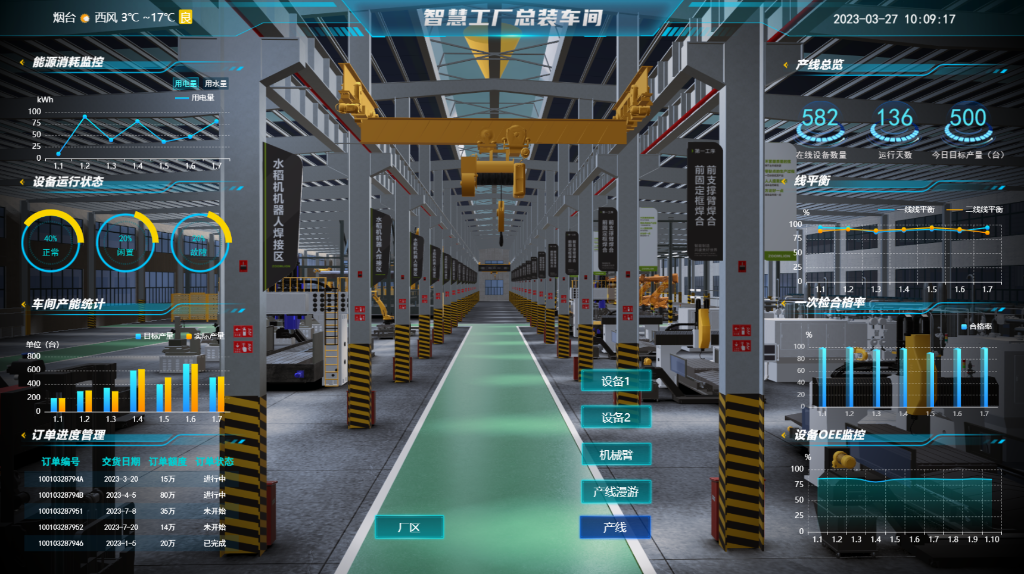Open the 厂区 view
Image resolution: width=1024 pixels, height=574 pixels.
click(x=408, y=527)
